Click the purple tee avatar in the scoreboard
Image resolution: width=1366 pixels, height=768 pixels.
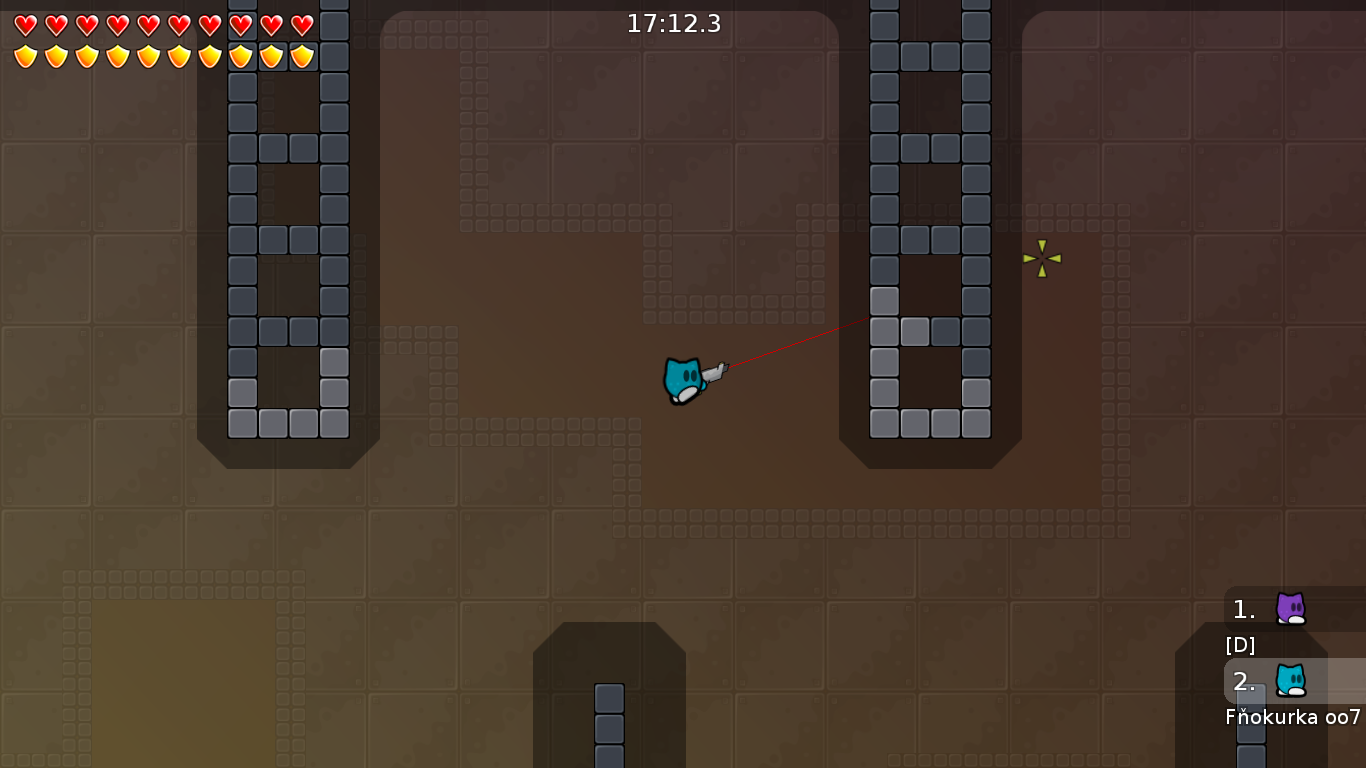(1289, 609)
